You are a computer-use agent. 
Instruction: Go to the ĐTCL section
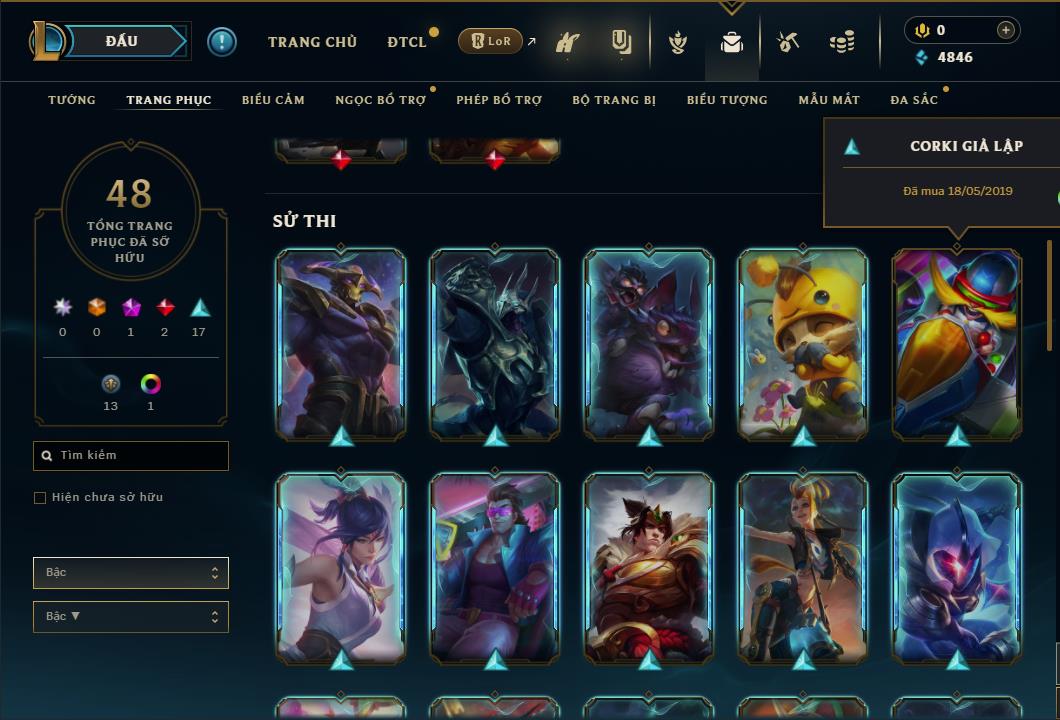pyautogui.click(x=407, y=42)
